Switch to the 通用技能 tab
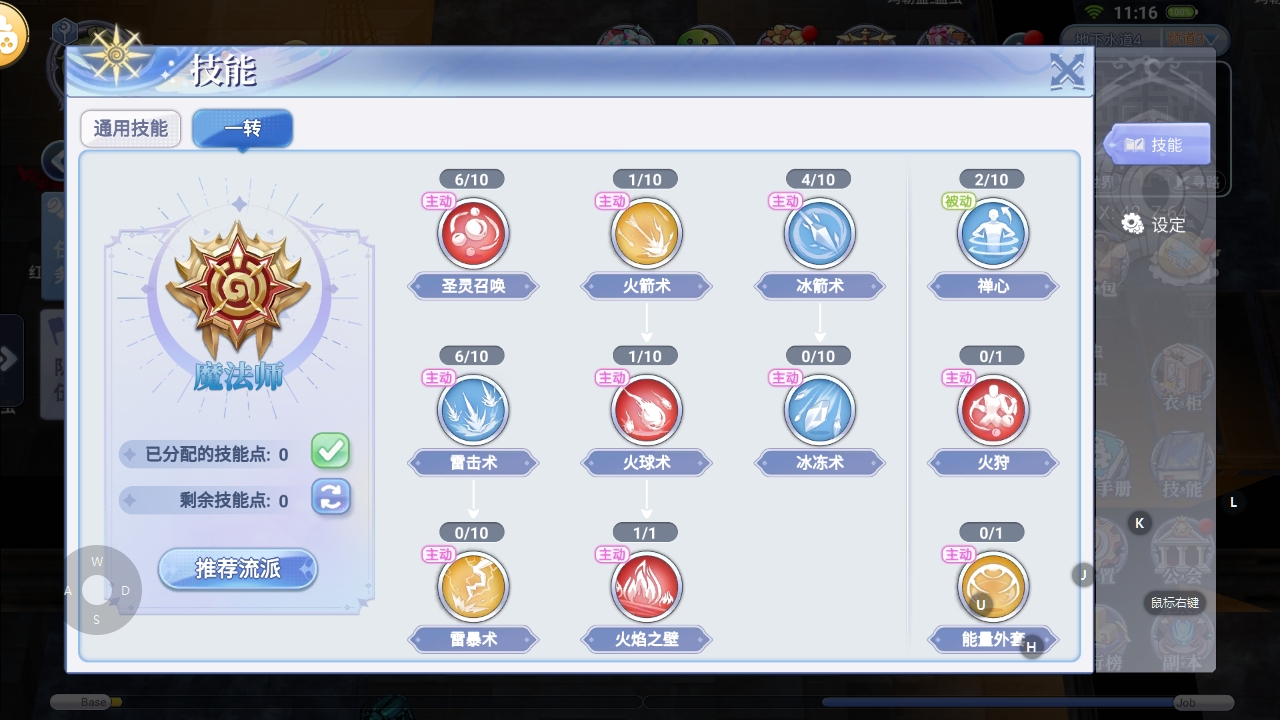1280x720 pixels. (x=130, y=129)
